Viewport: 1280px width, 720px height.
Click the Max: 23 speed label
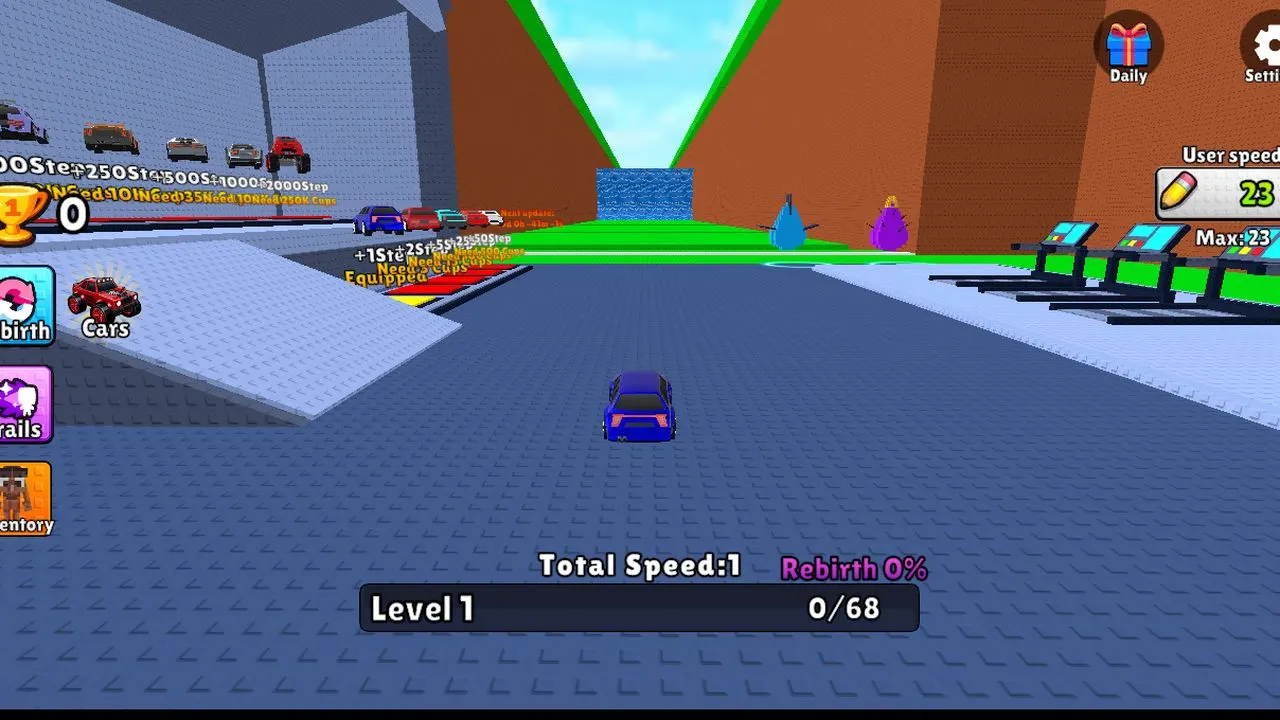[1230, 238]
